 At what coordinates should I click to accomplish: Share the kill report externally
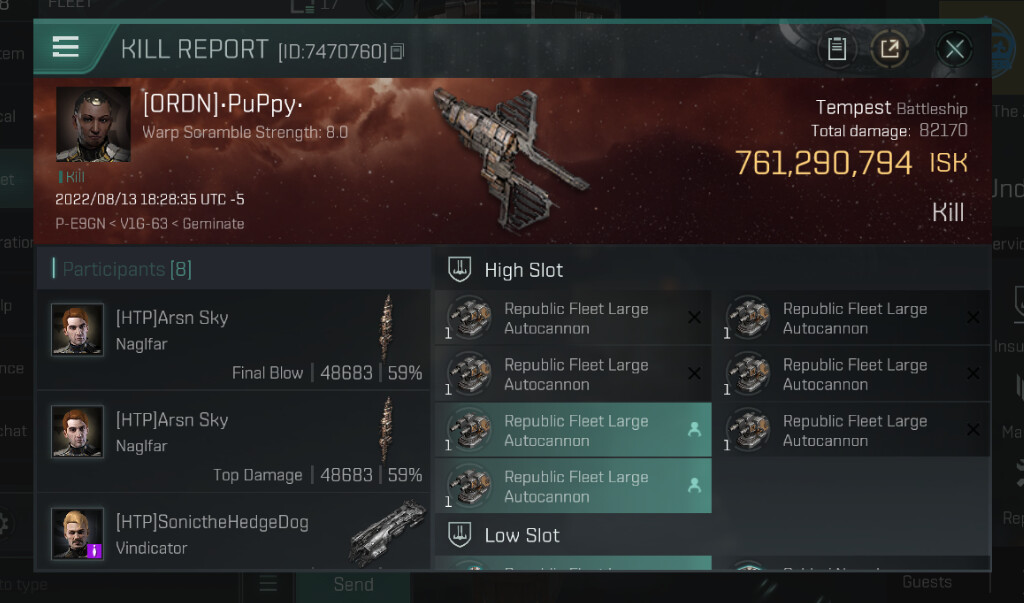pyautogui.click(x=888, y=48)
